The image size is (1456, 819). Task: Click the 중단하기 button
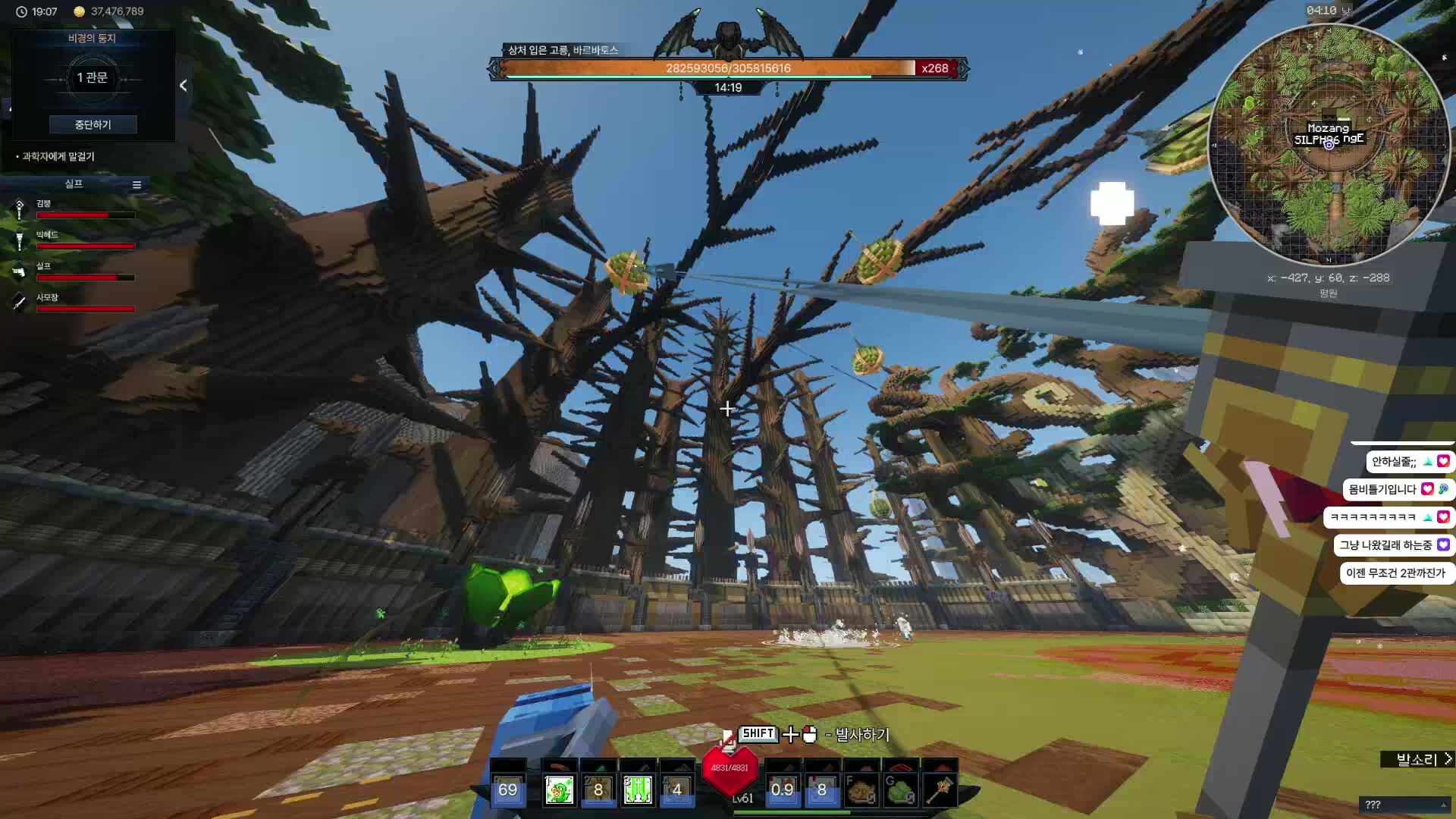point(93,124)
